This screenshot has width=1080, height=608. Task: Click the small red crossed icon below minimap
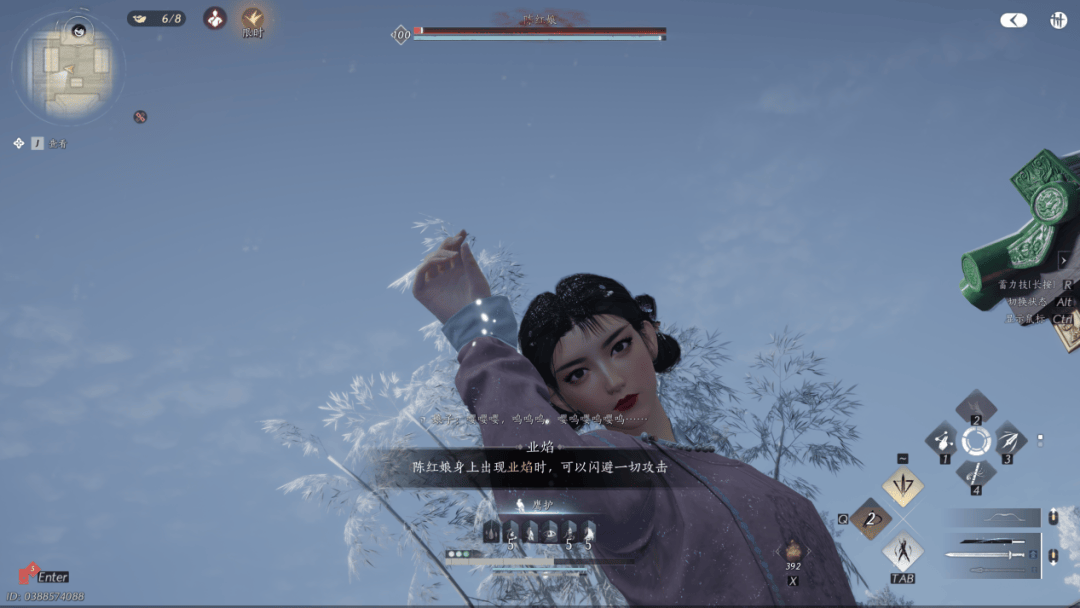(140, 117)
